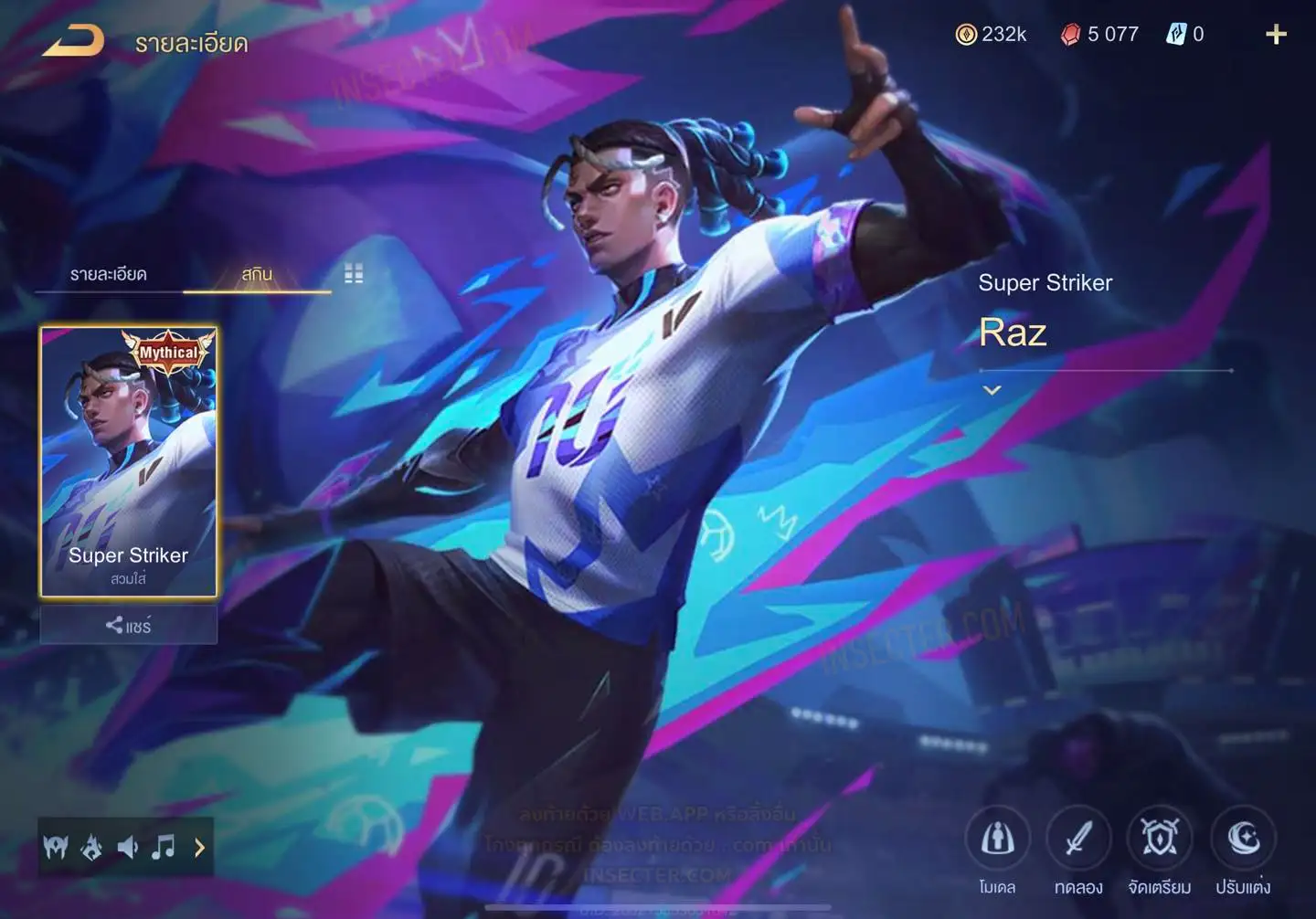Expand the effects bar with the arrow
Image resolution: width=1316 pixels, height=919 pixels.
(x=199, y=848)
